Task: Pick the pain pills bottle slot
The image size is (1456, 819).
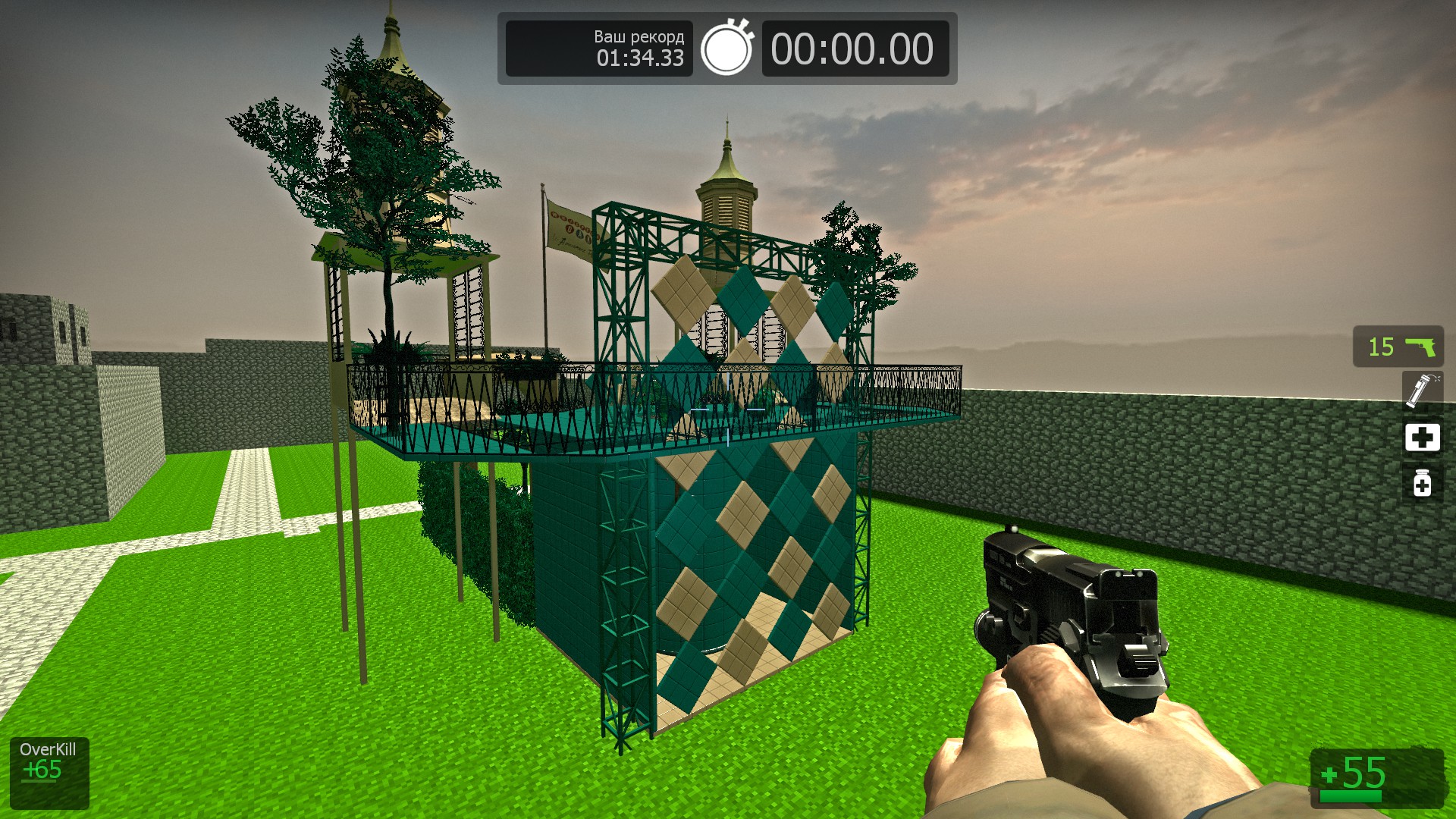Action: pos(1422,483)
